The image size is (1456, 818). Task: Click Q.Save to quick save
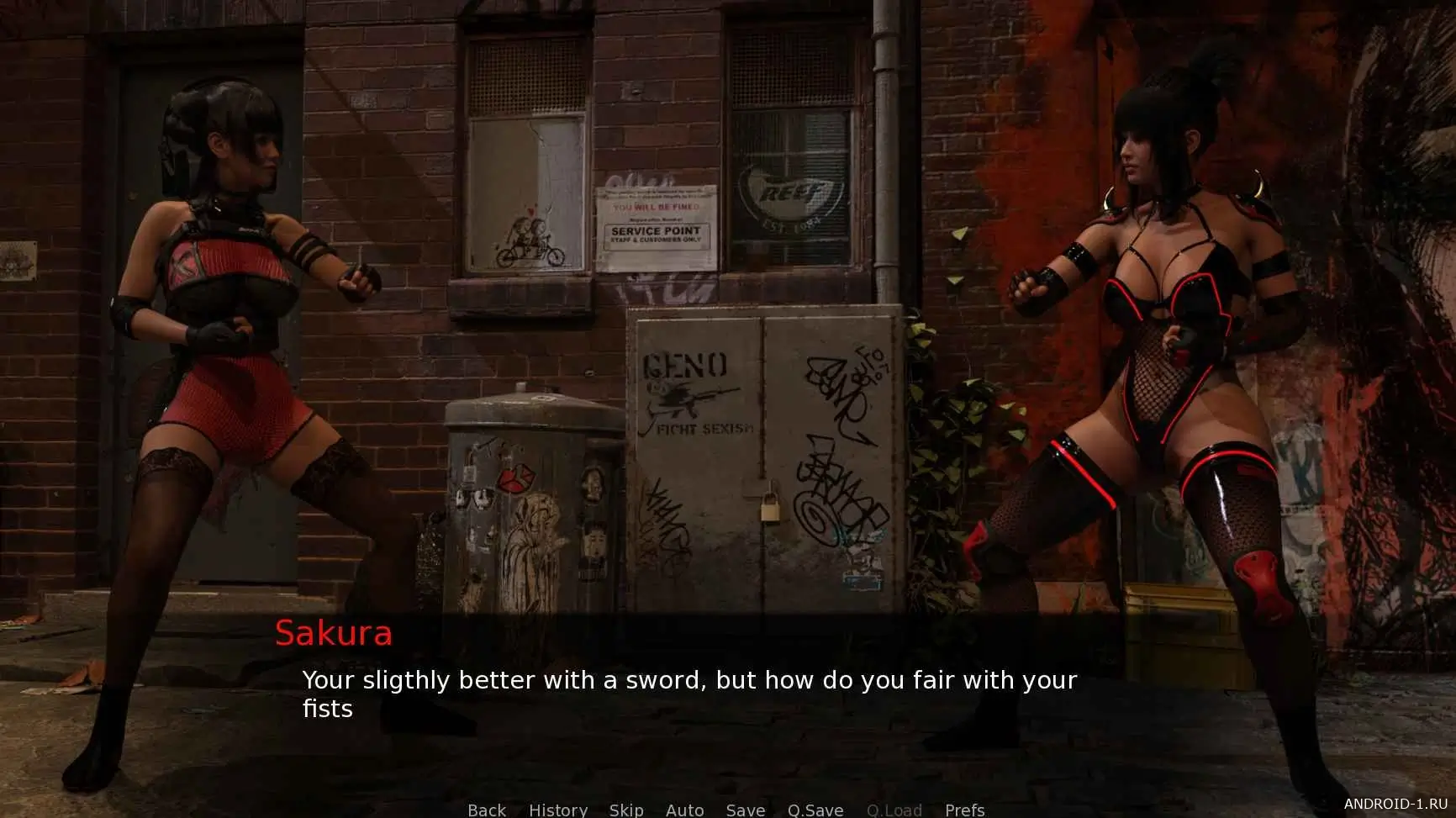click(x=815, y=810)
